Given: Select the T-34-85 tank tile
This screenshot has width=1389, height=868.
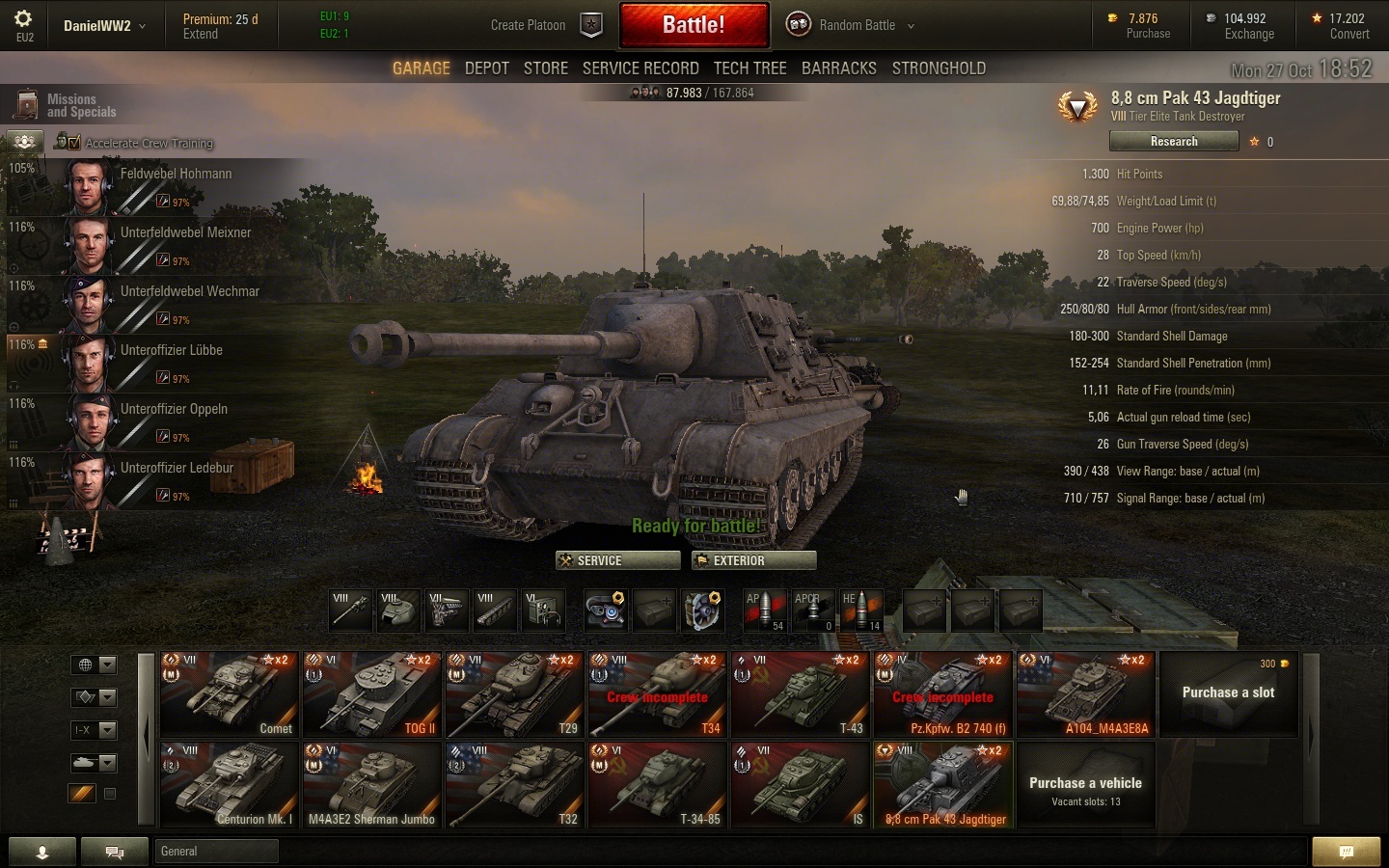Looking at the screenshot, I should click(x=658, y=785).
